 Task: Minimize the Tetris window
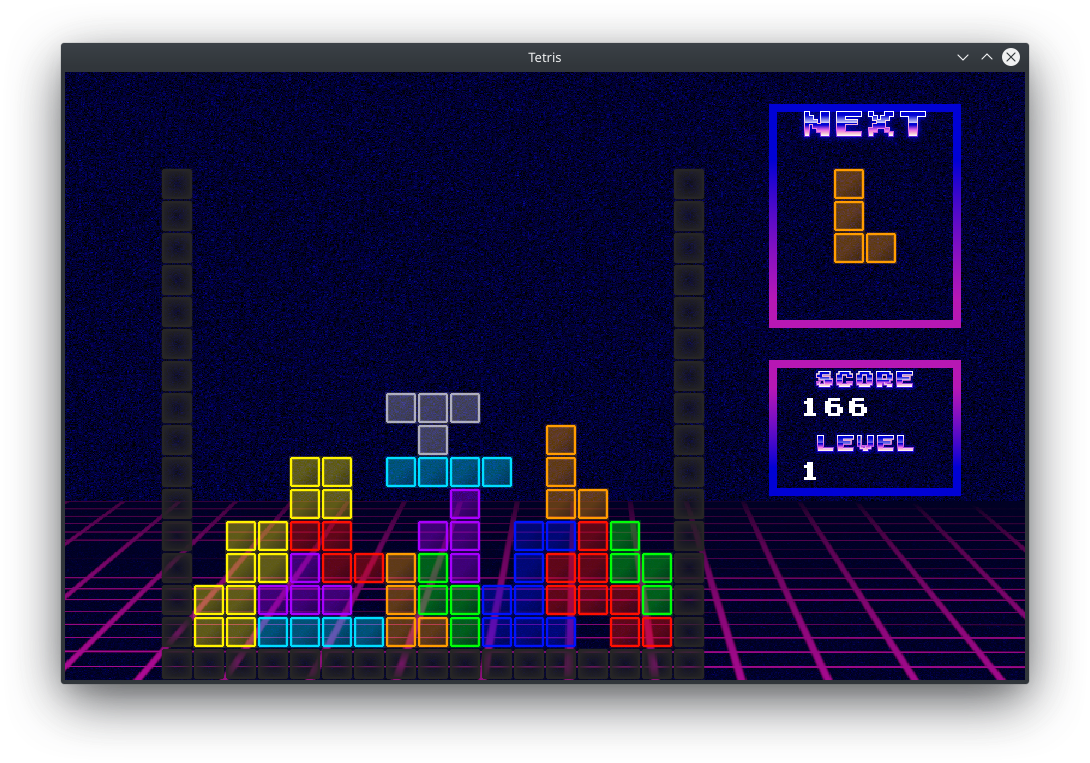[x=963, y=57]
